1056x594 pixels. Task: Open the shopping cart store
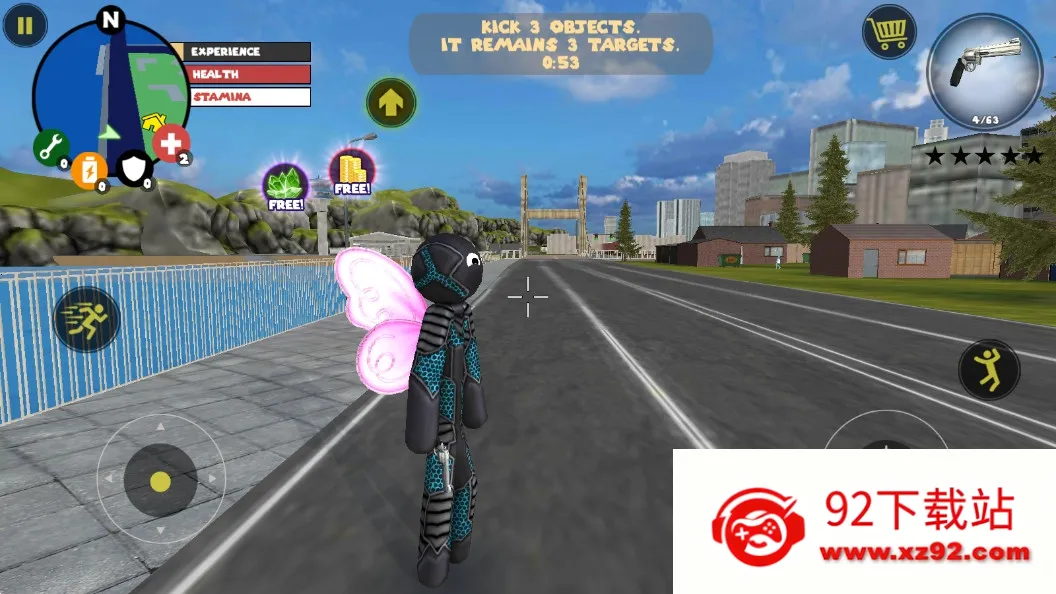(889, 31)
